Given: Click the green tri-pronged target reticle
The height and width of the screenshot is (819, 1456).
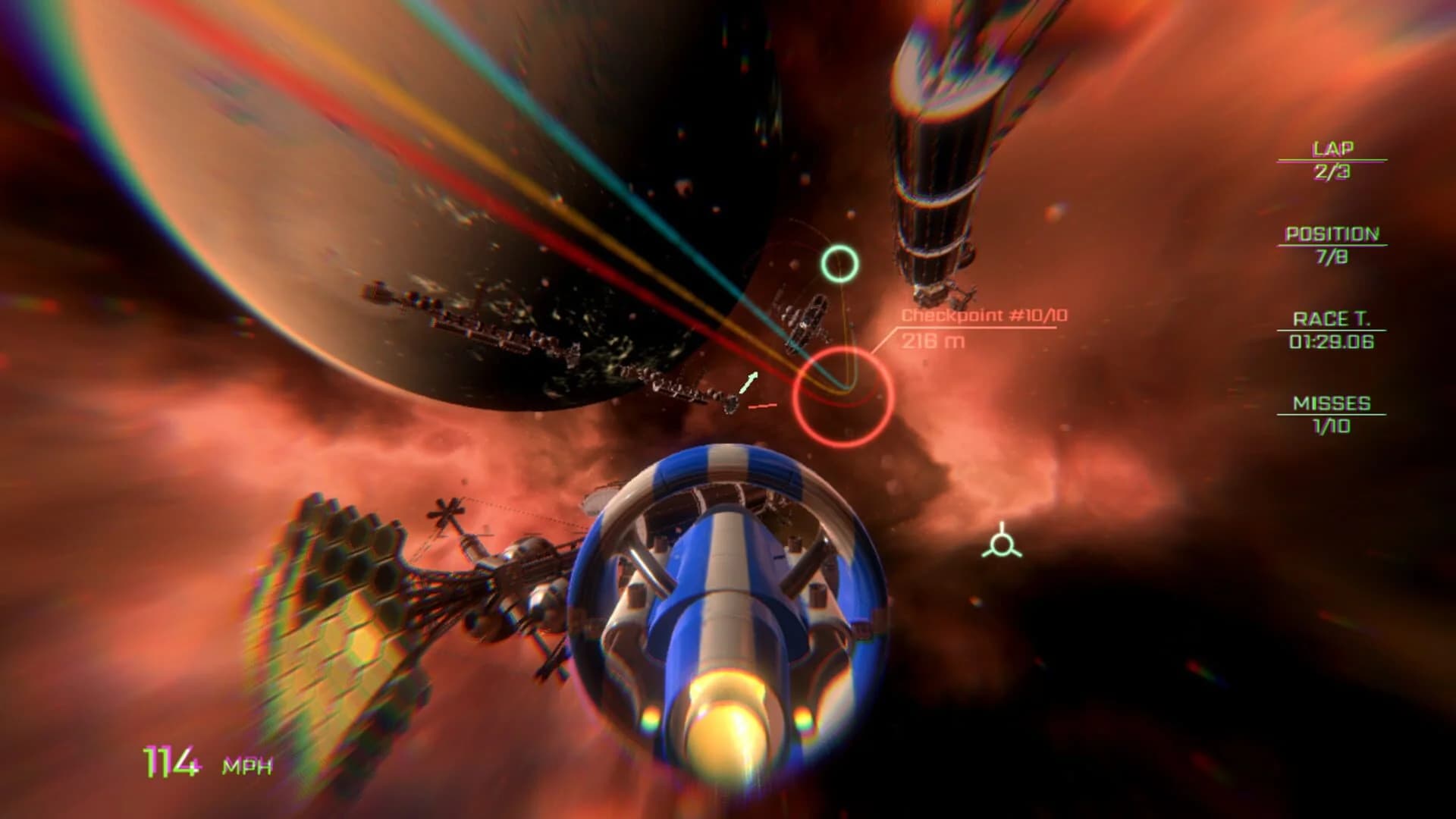Looking at the screenshot, I should [1003, 543].
